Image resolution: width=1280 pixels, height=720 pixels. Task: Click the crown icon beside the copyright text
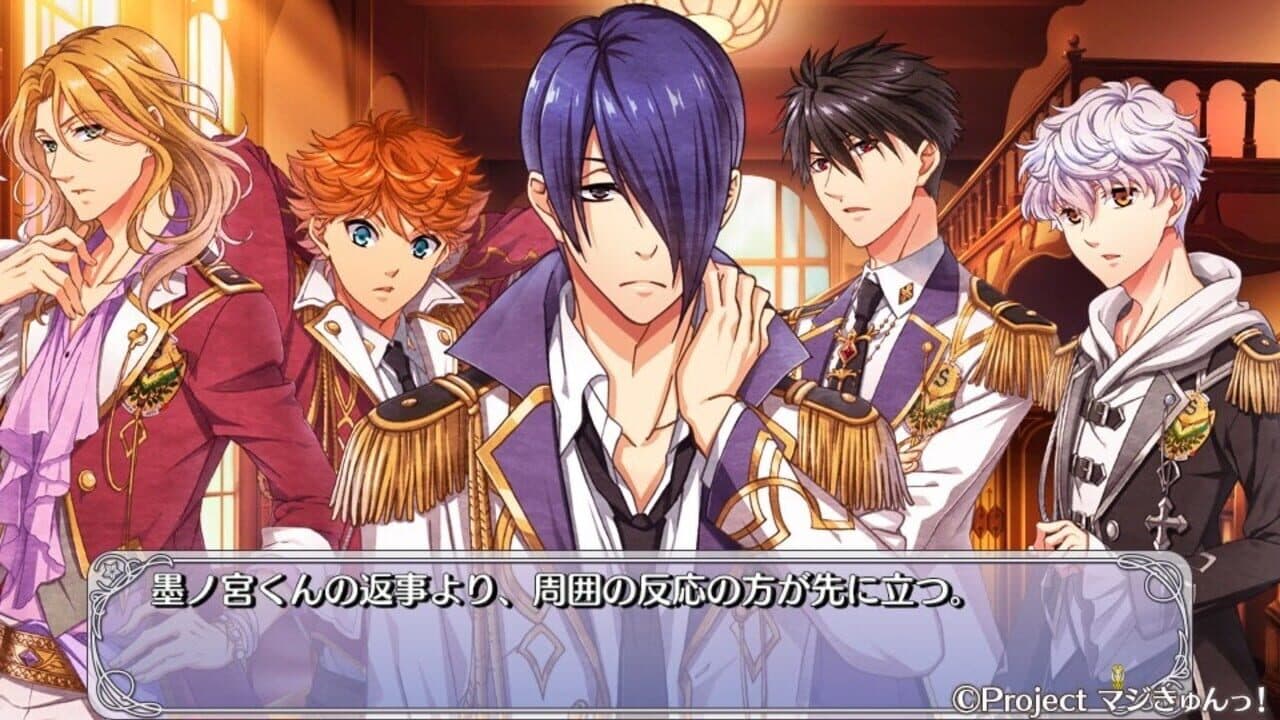[x=1117, y=675]
